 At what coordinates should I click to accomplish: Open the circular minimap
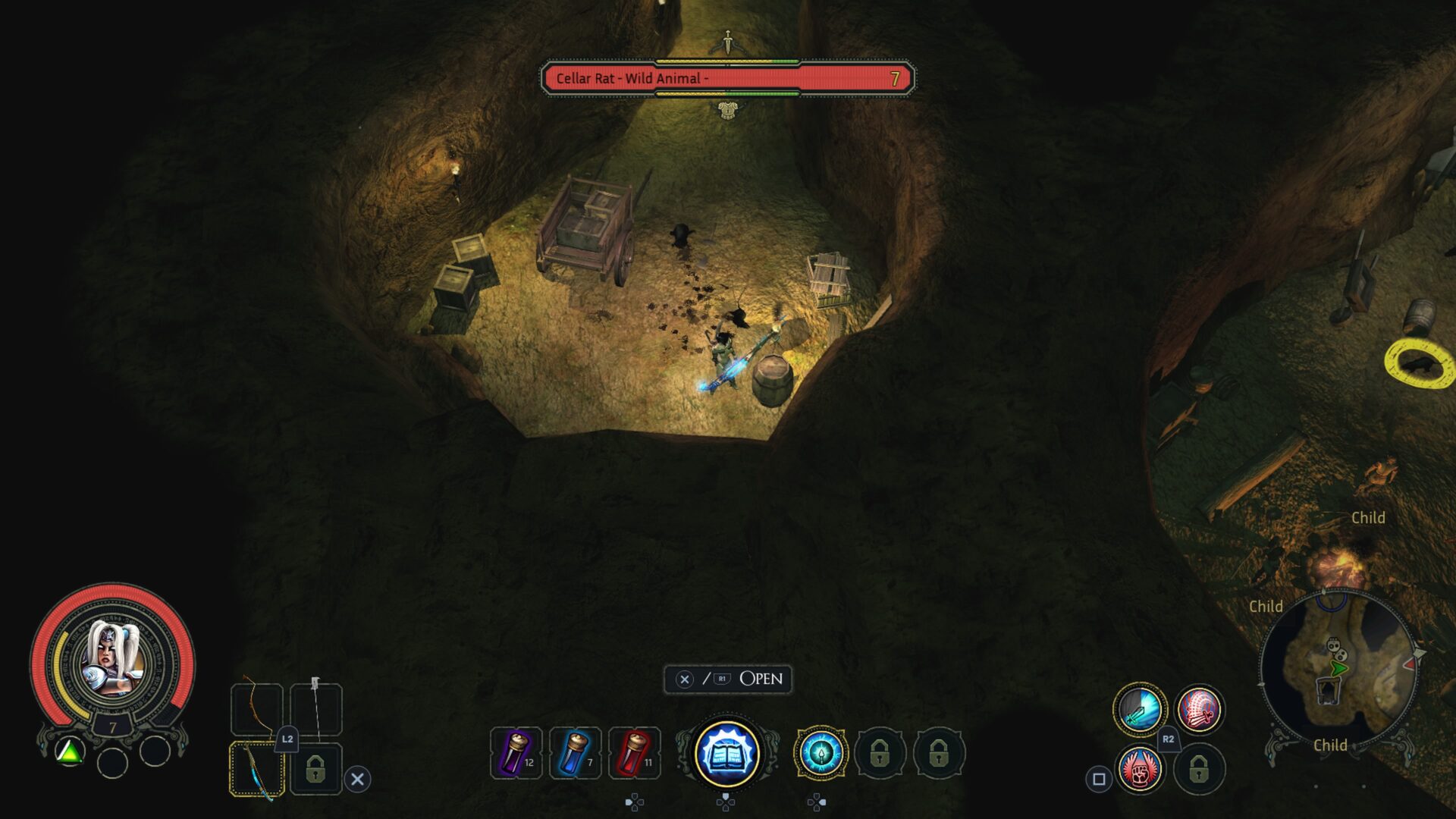[x=1338, y=667]
